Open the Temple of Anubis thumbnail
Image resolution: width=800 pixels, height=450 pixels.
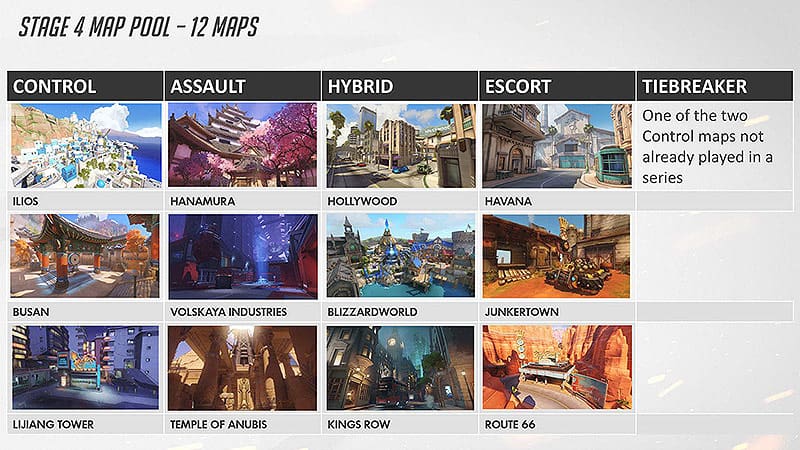[243, 368]
